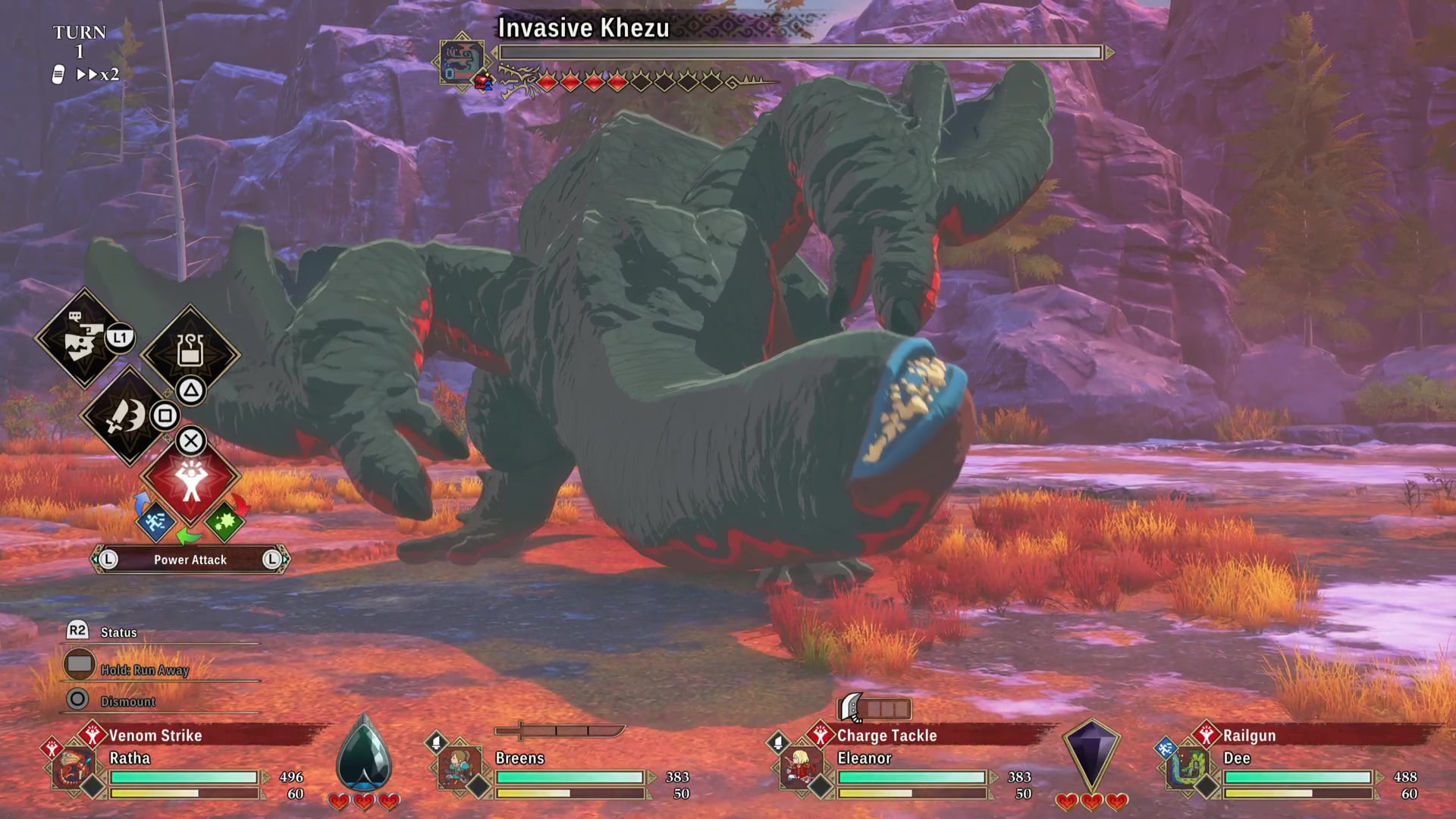The height and width of the screenshot is (819, 1456).
Task: Select Breens' character portrait
Action: [x=460, y=767]
